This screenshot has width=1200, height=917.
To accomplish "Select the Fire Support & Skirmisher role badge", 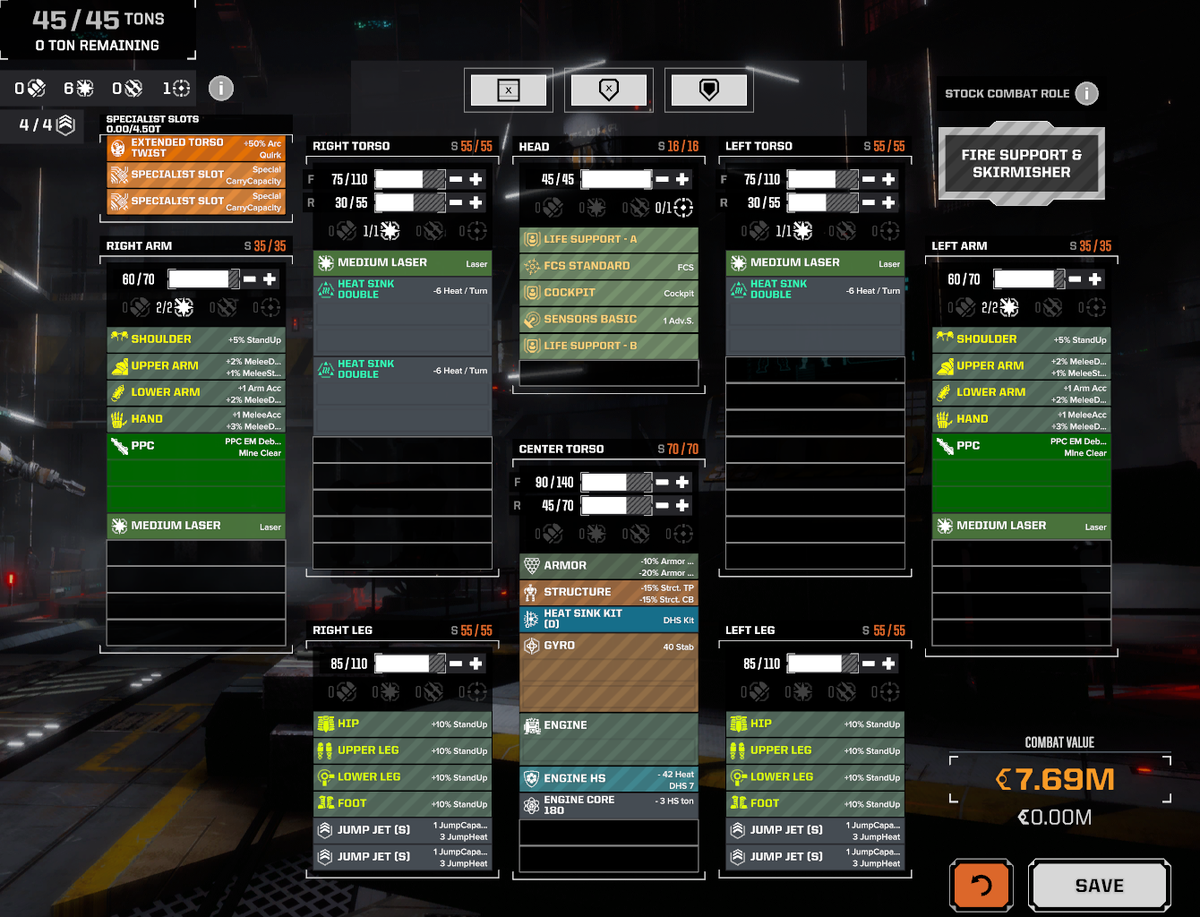I will pos(1021,164).
